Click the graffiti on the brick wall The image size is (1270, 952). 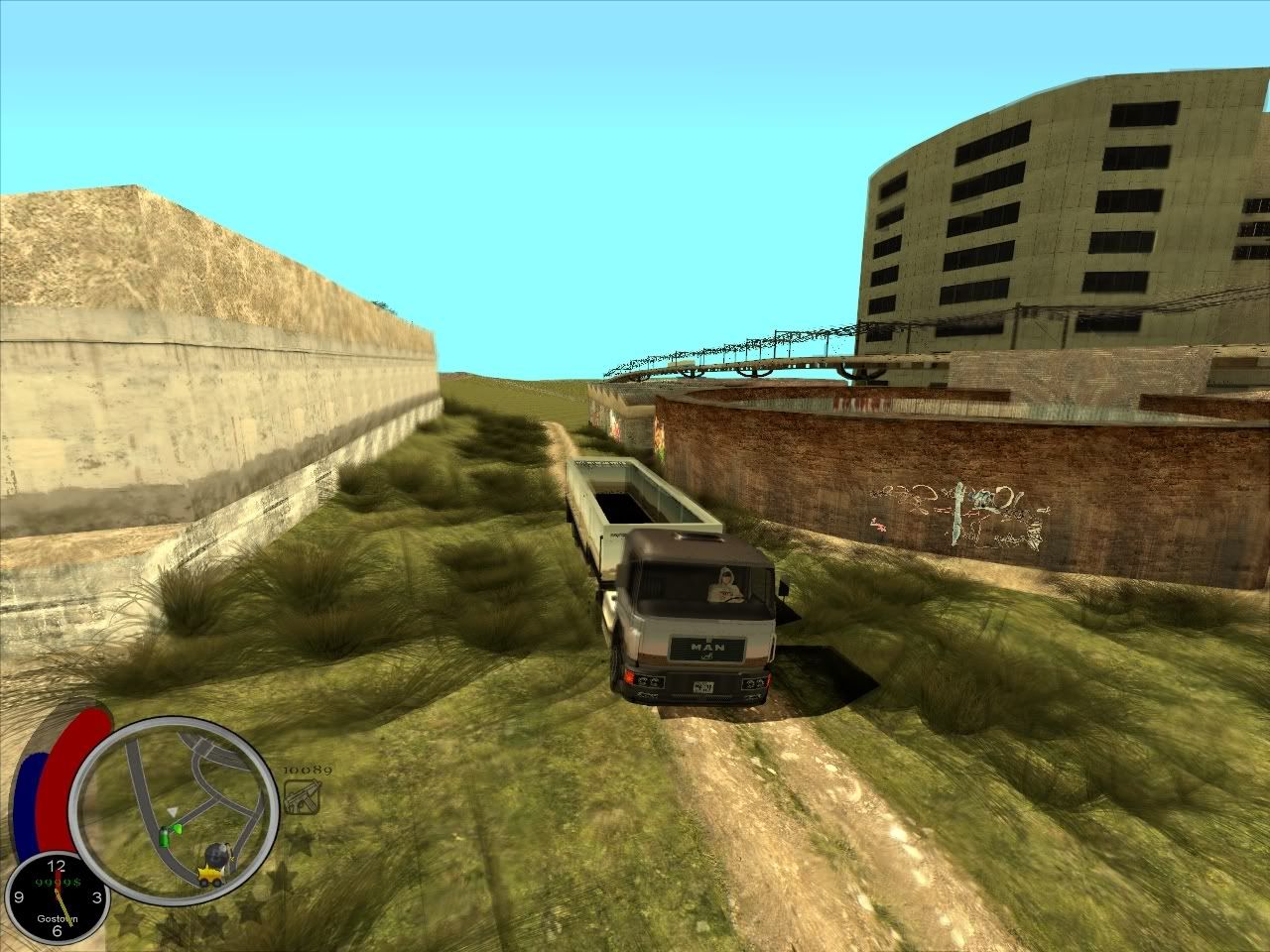[957, 506]
